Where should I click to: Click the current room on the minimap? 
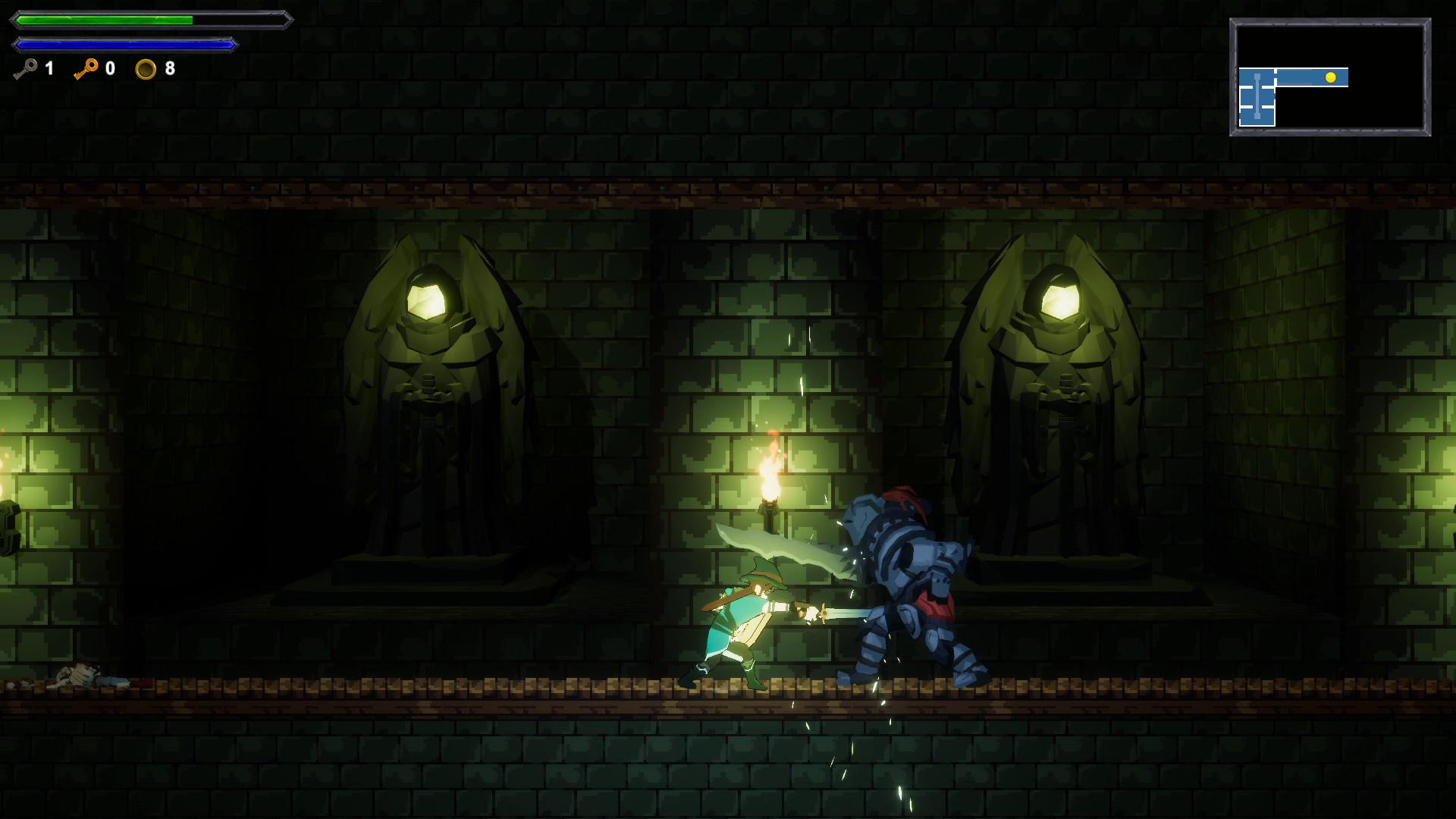point(1312,78)
